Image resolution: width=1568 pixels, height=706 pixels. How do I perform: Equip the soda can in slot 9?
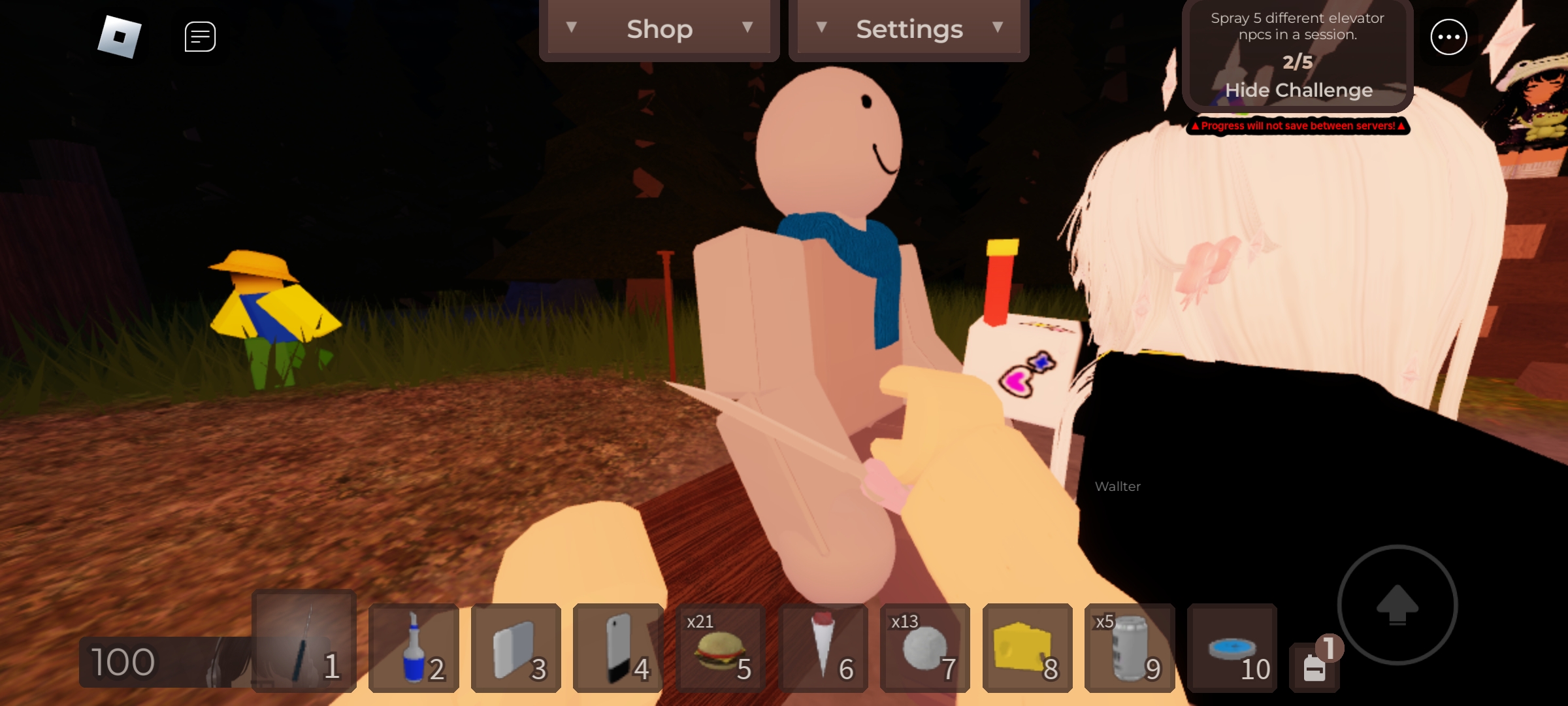tap(1130, 648)
